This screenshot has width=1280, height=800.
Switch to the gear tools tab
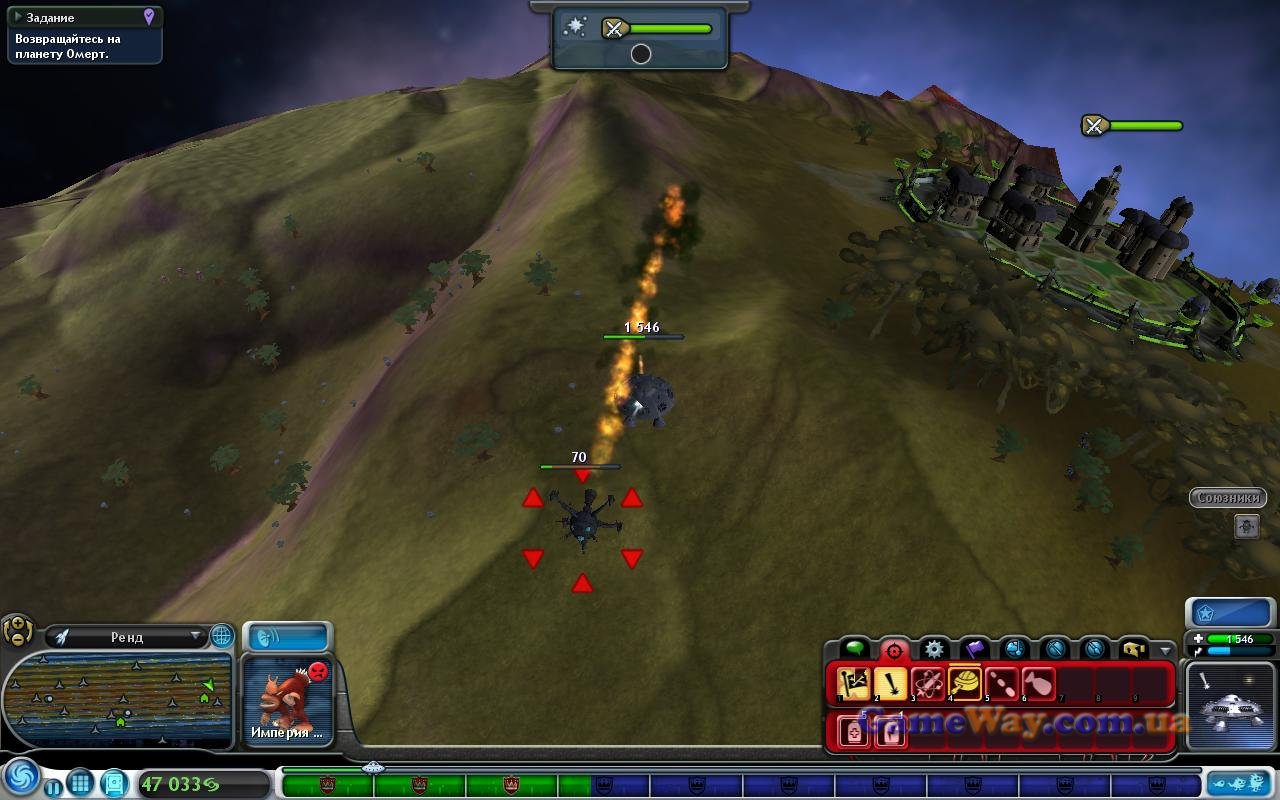[934, 649]
